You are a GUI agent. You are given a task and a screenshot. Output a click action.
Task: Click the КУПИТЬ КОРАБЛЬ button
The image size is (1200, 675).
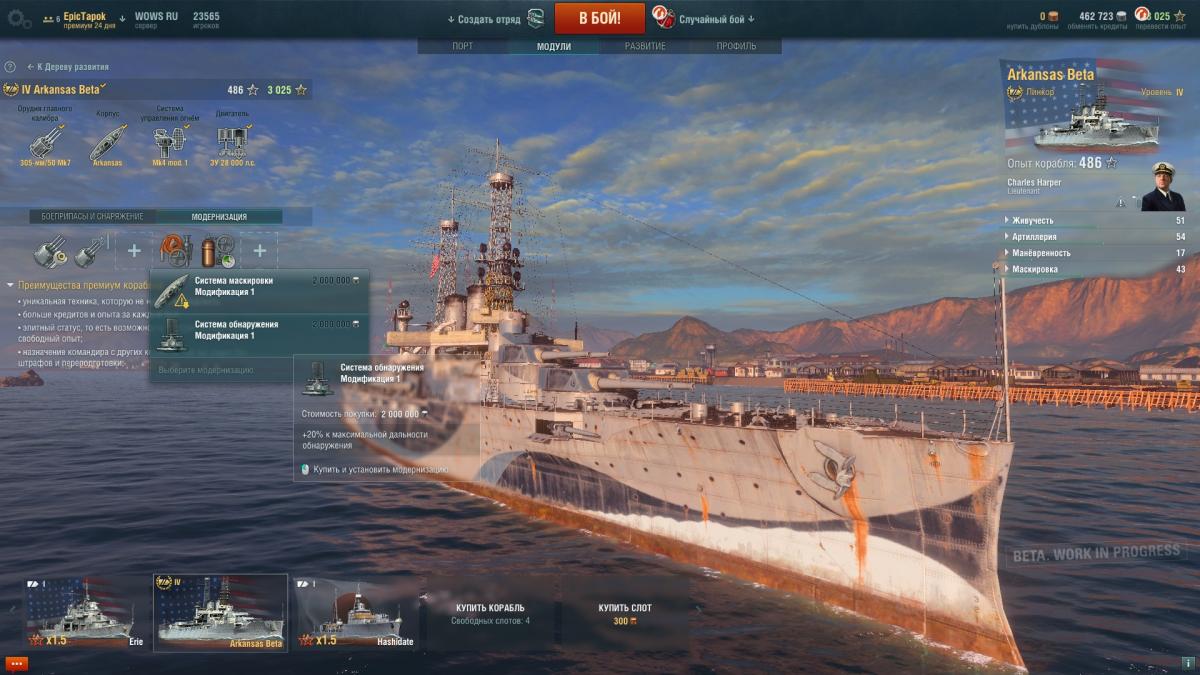[490, 613]
